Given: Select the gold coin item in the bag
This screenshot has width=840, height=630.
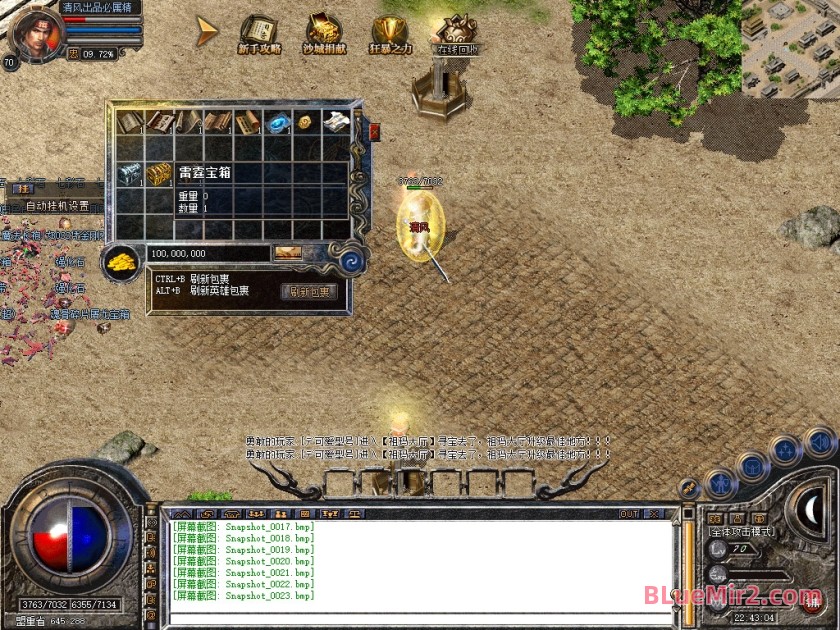Looking at the screenshot, I should 304,122.
